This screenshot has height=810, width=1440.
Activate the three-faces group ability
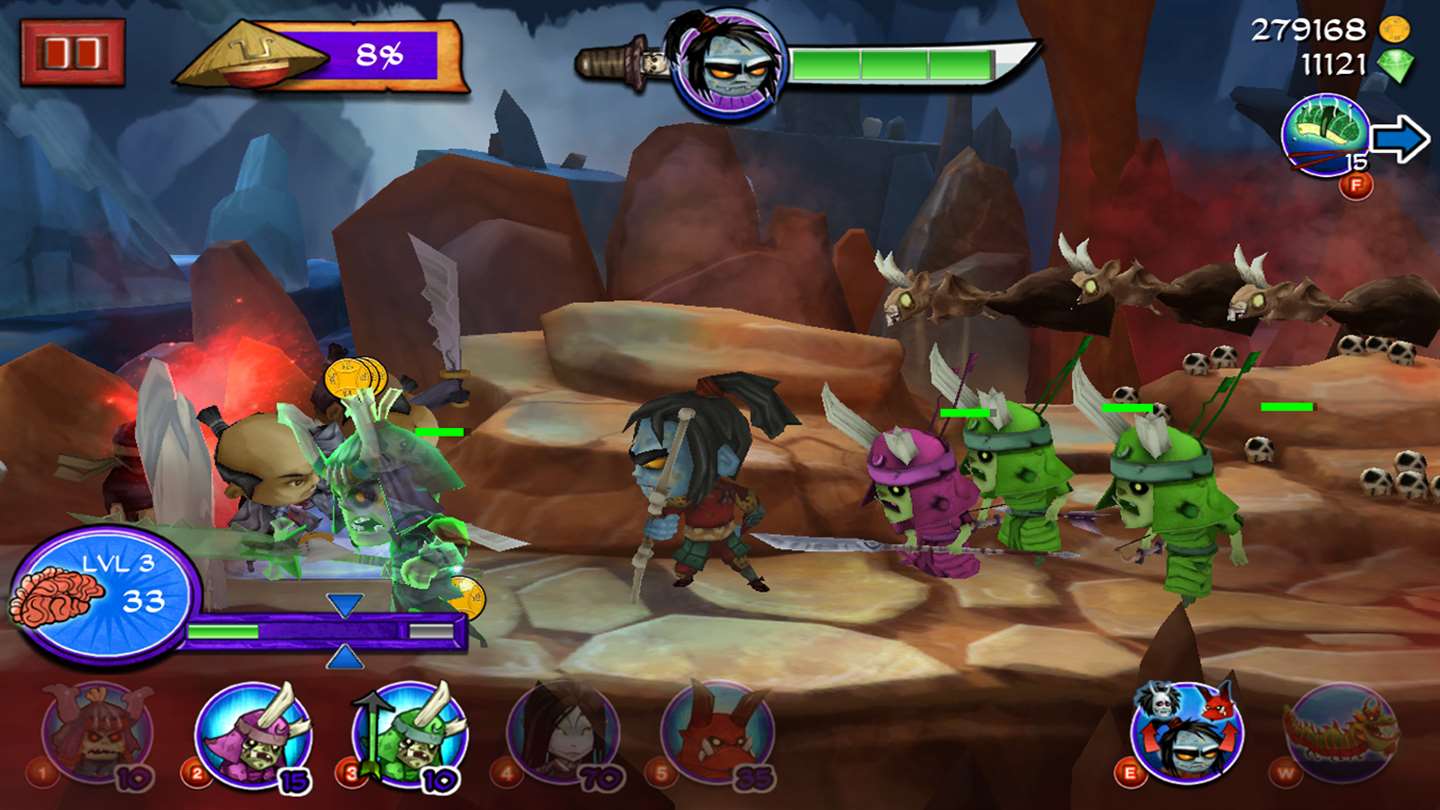tap(1187, 733)
